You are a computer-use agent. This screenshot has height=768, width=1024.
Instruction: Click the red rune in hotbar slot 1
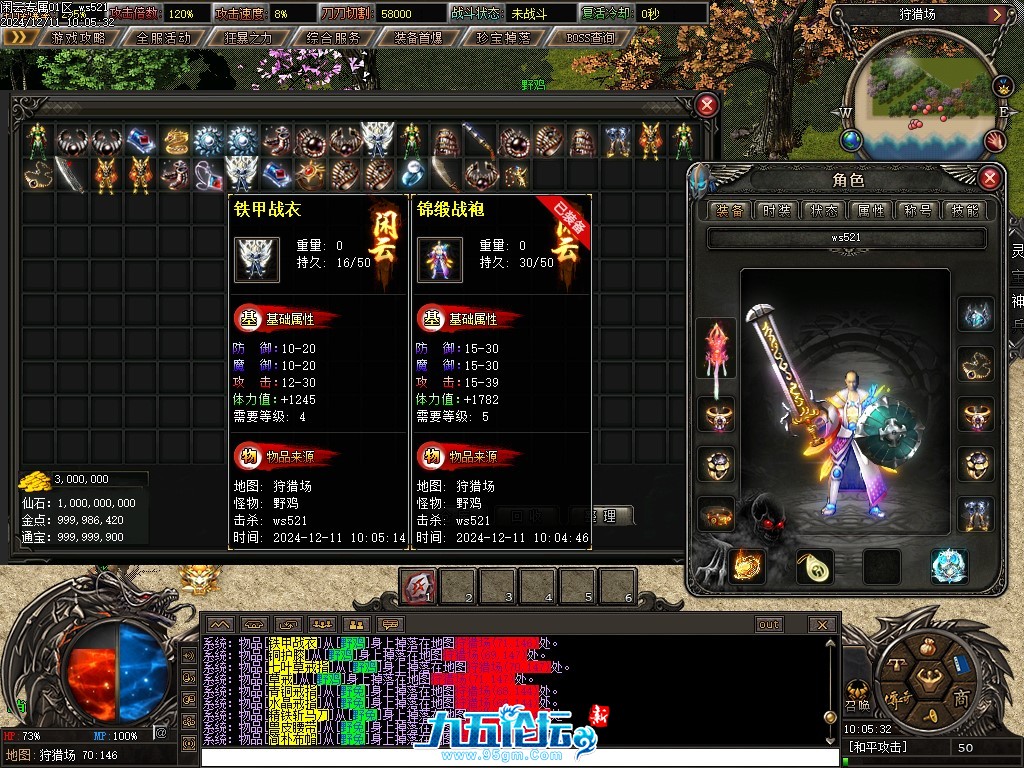(419, 587)
